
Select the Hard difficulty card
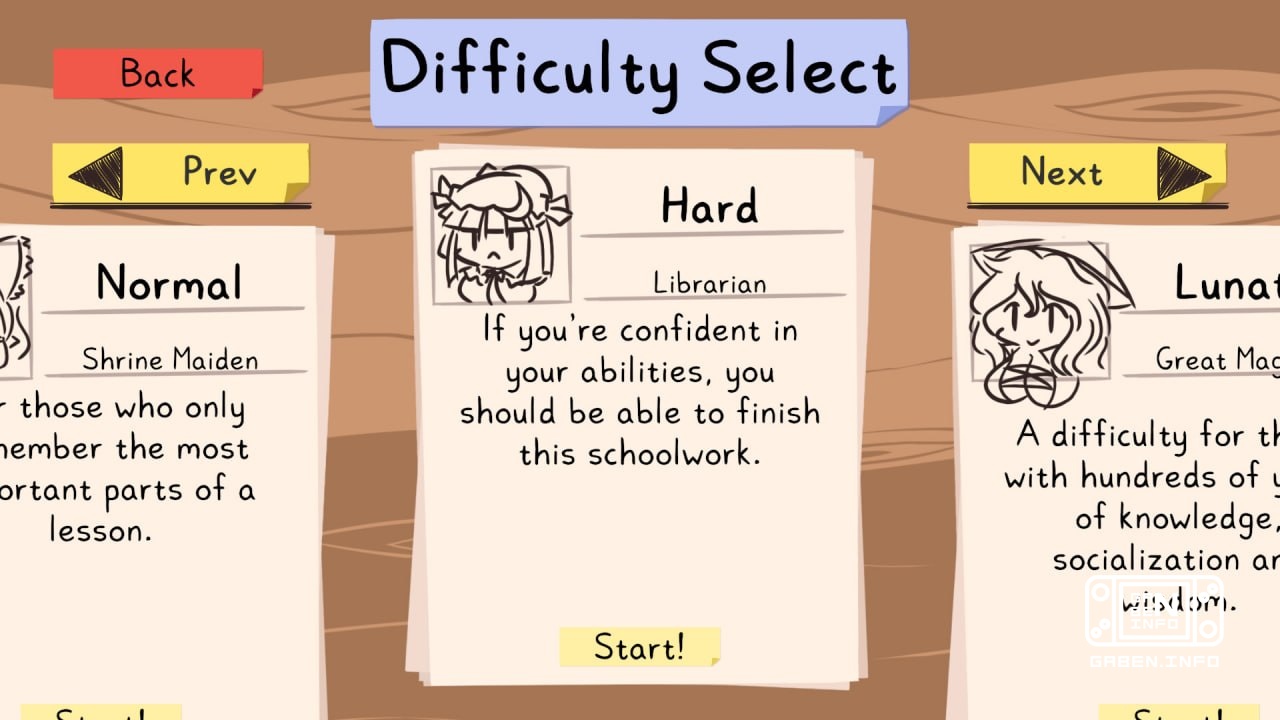tap(640, 420)
